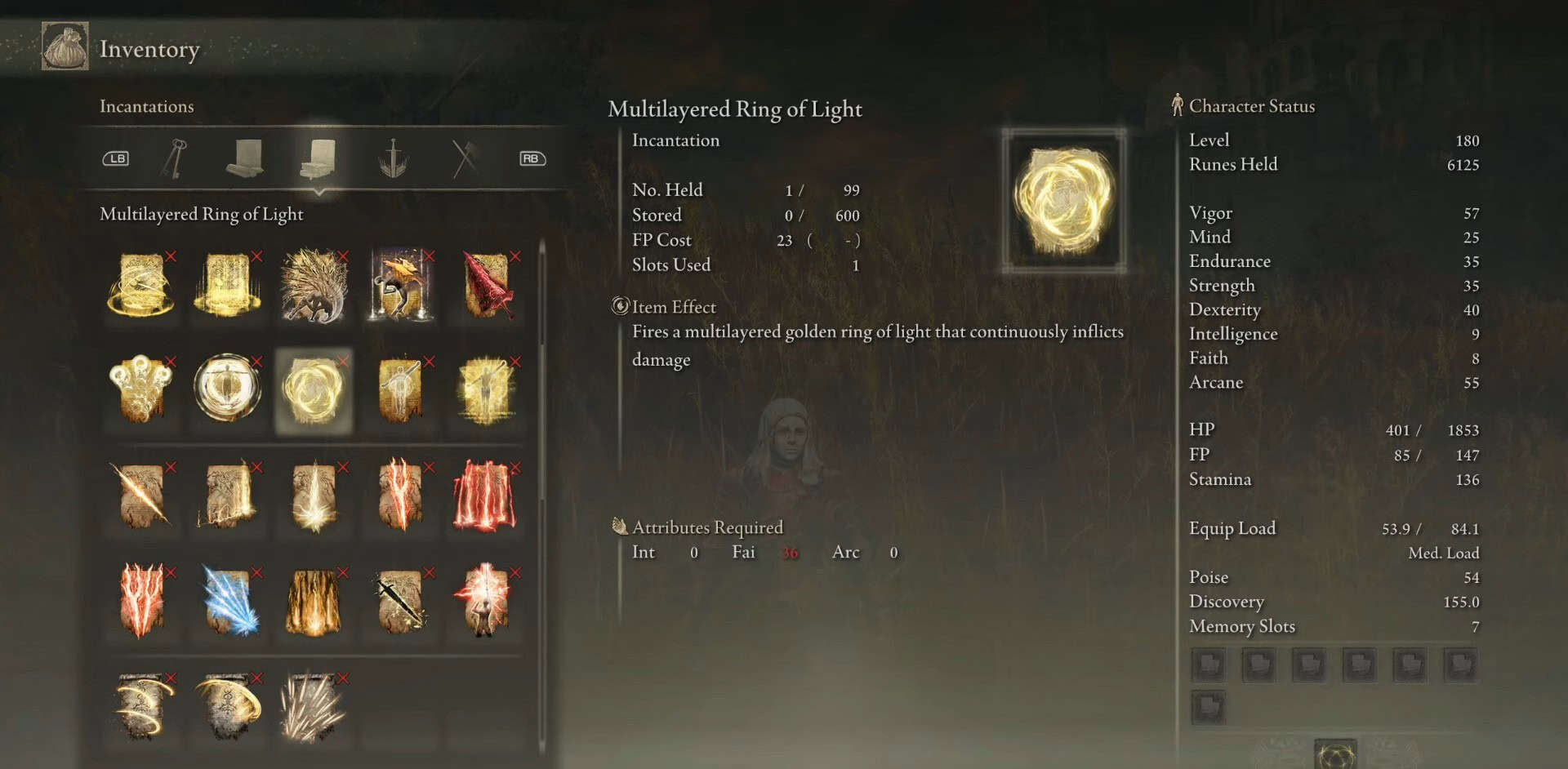Select the figure inside white circle incantation
The image size is (1568, 769).
coord(228,388)
